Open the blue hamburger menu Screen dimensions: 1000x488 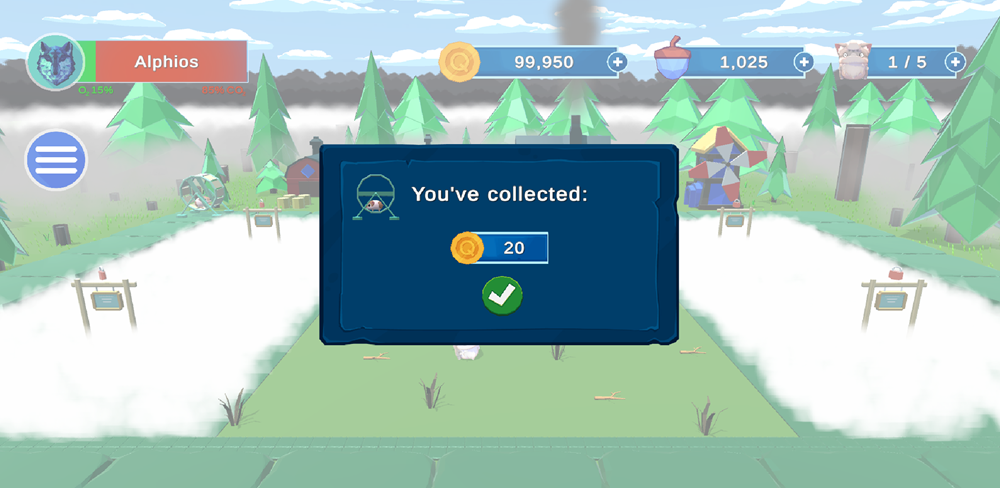tap(56, 160)
